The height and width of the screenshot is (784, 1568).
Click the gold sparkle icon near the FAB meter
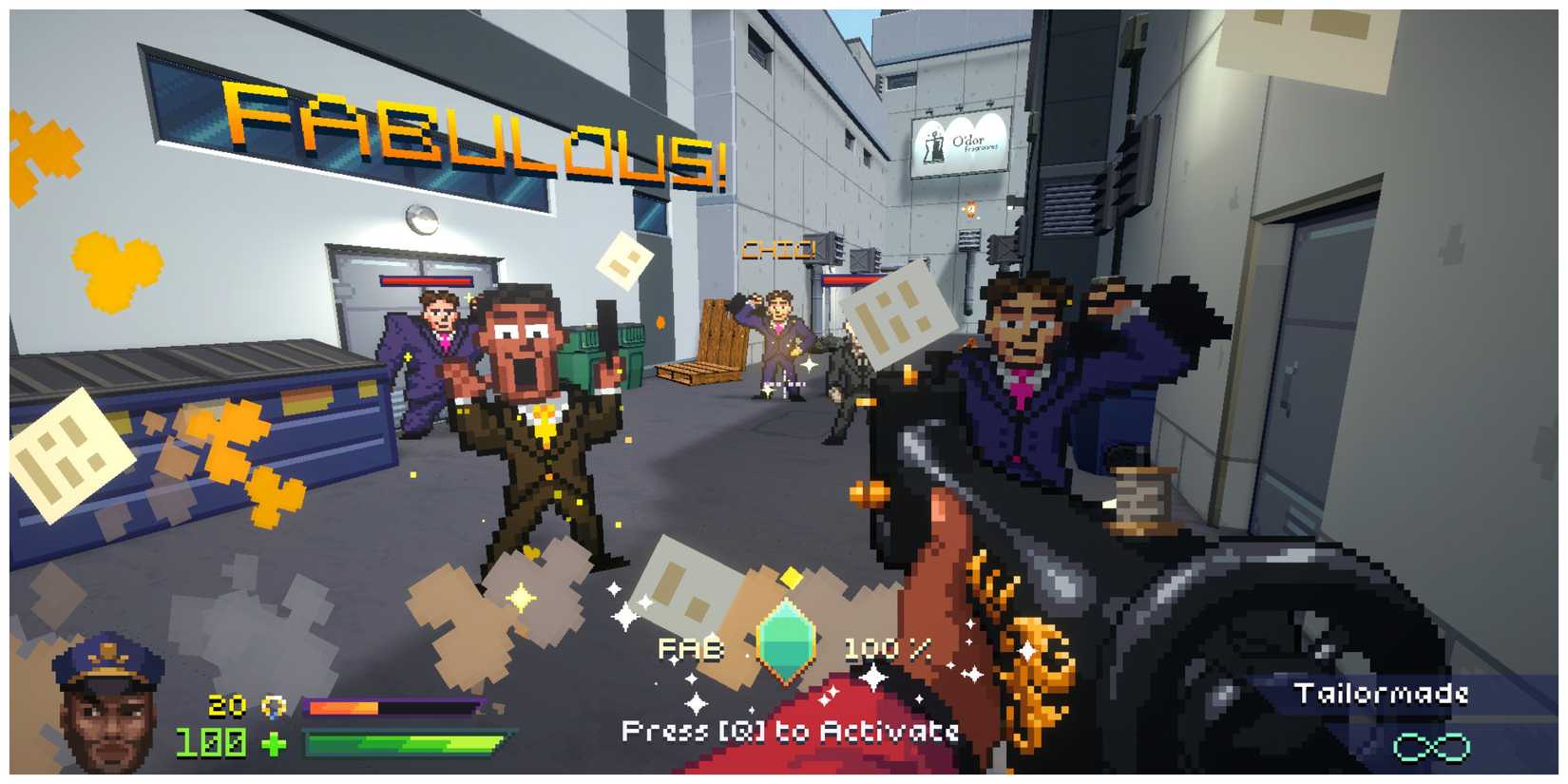(x=793, y=575)
